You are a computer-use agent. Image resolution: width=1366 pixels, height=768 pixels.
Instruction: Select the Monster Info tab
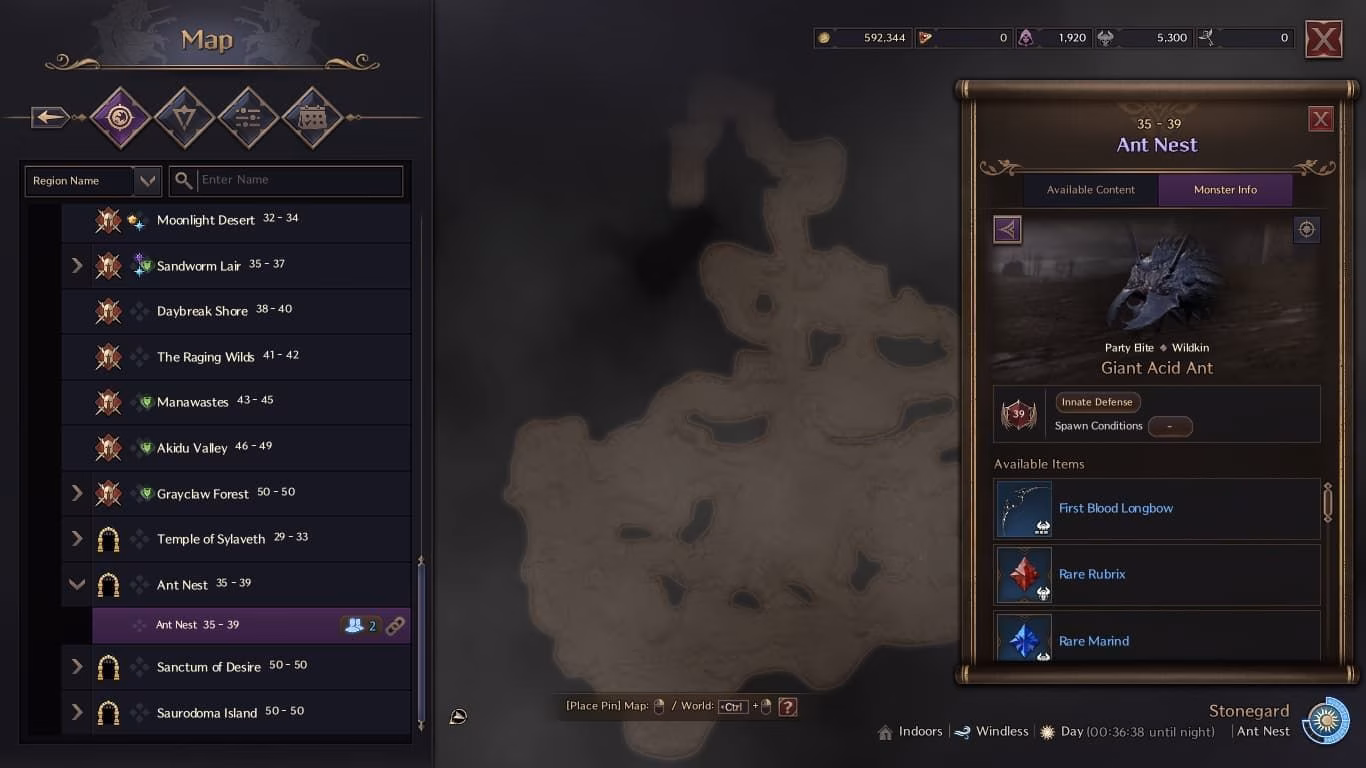click(1225, 189)
